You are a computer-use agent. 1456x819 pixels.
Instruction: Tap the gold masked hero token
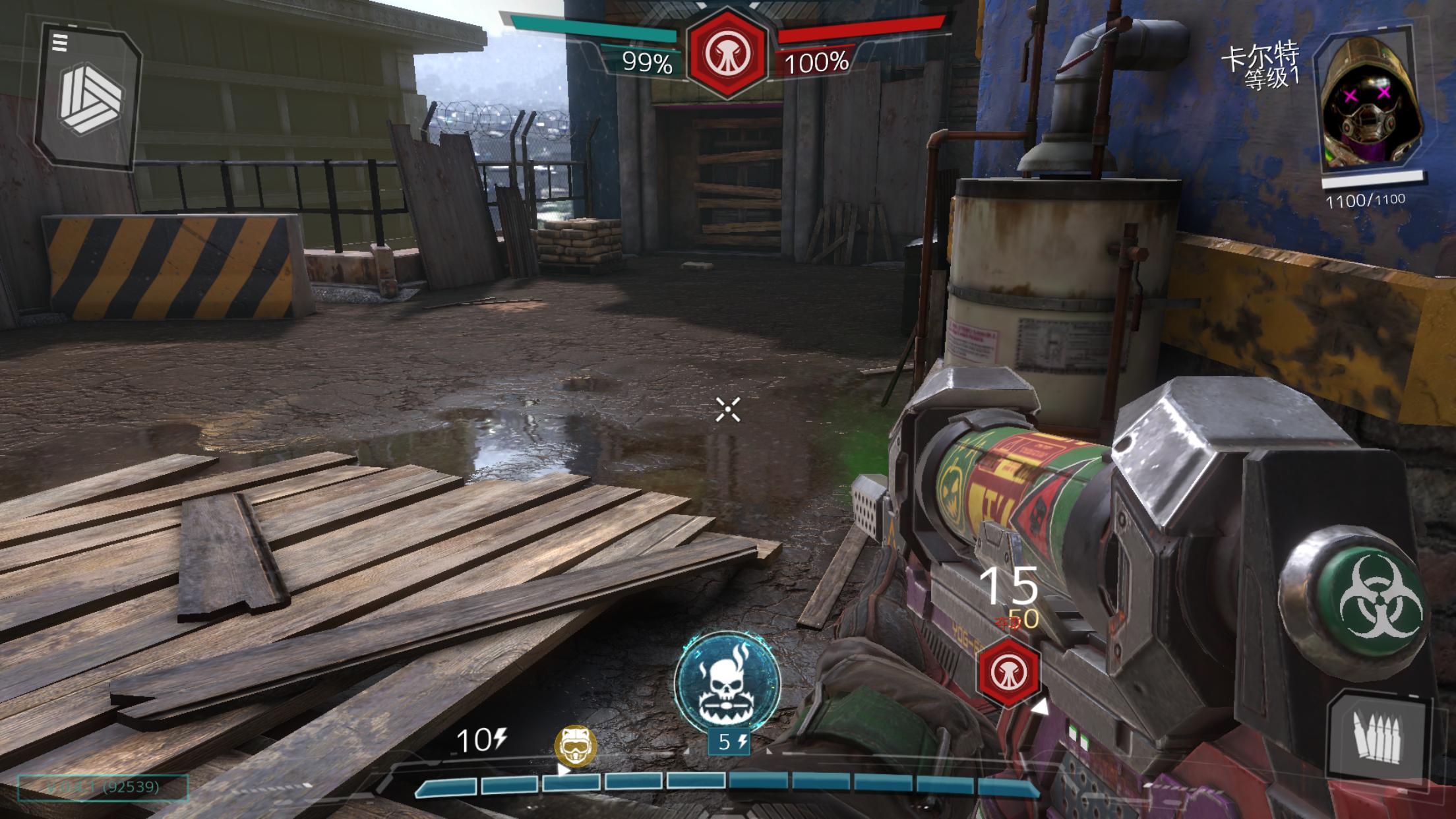(575, 746)
